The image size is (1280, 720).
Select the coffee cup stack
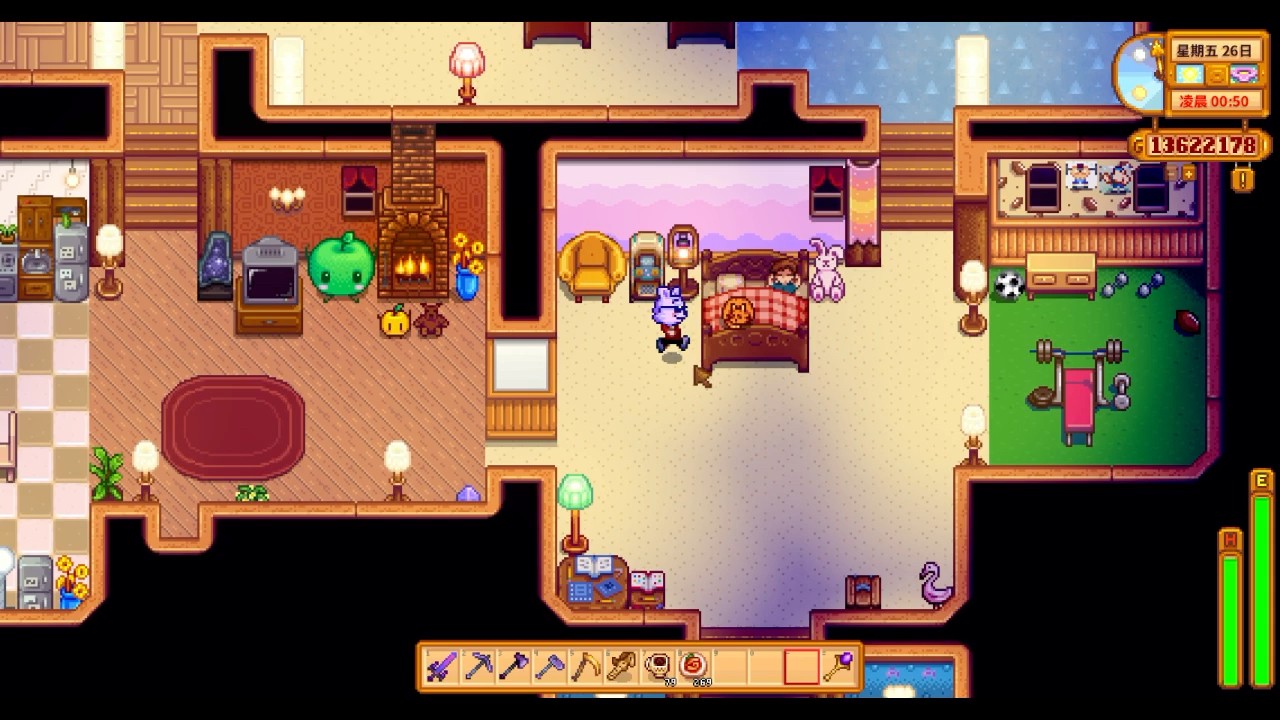coord(658,666)
